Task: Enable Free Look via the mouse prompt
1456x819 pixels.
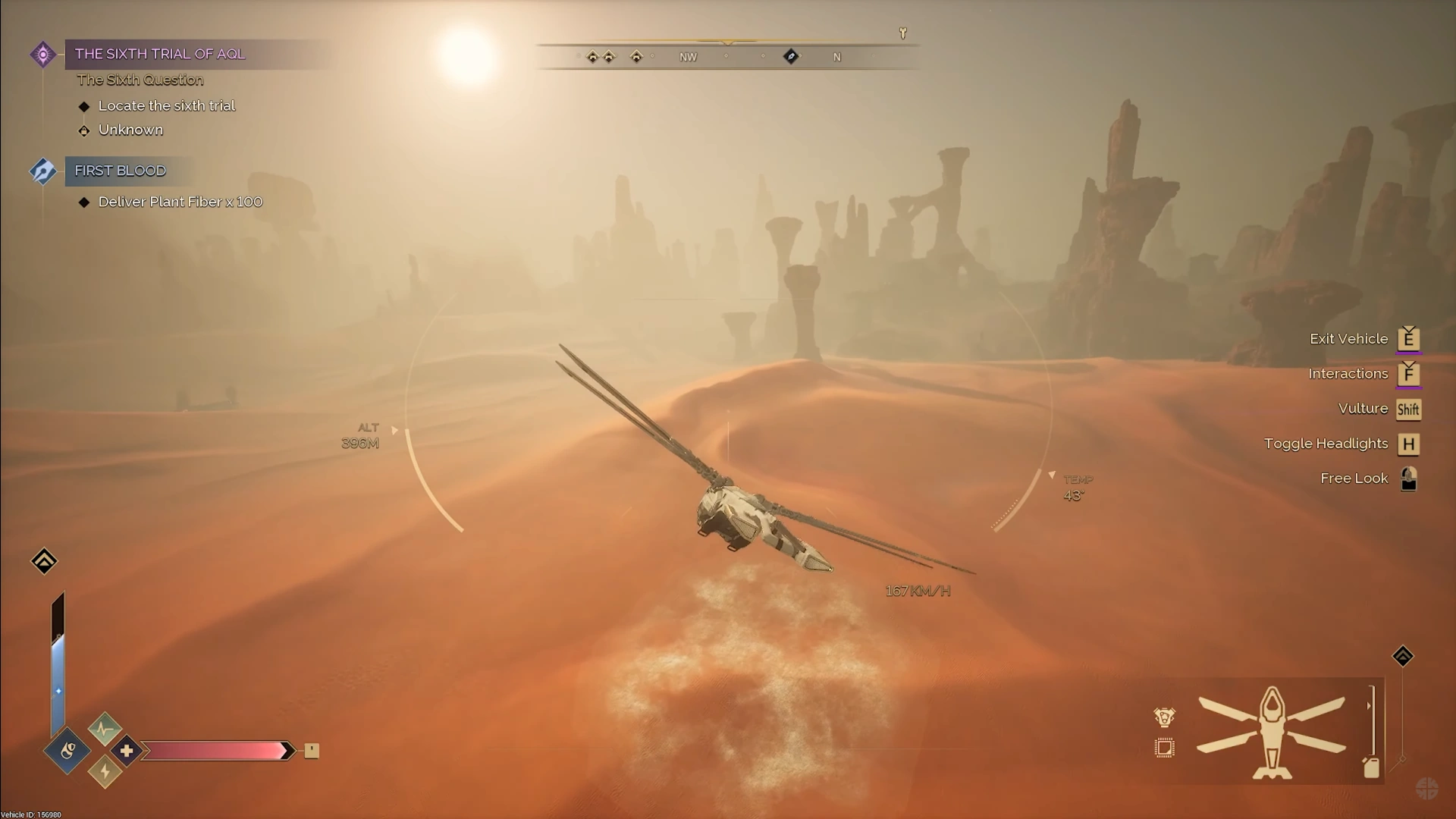Action: 1409,478
